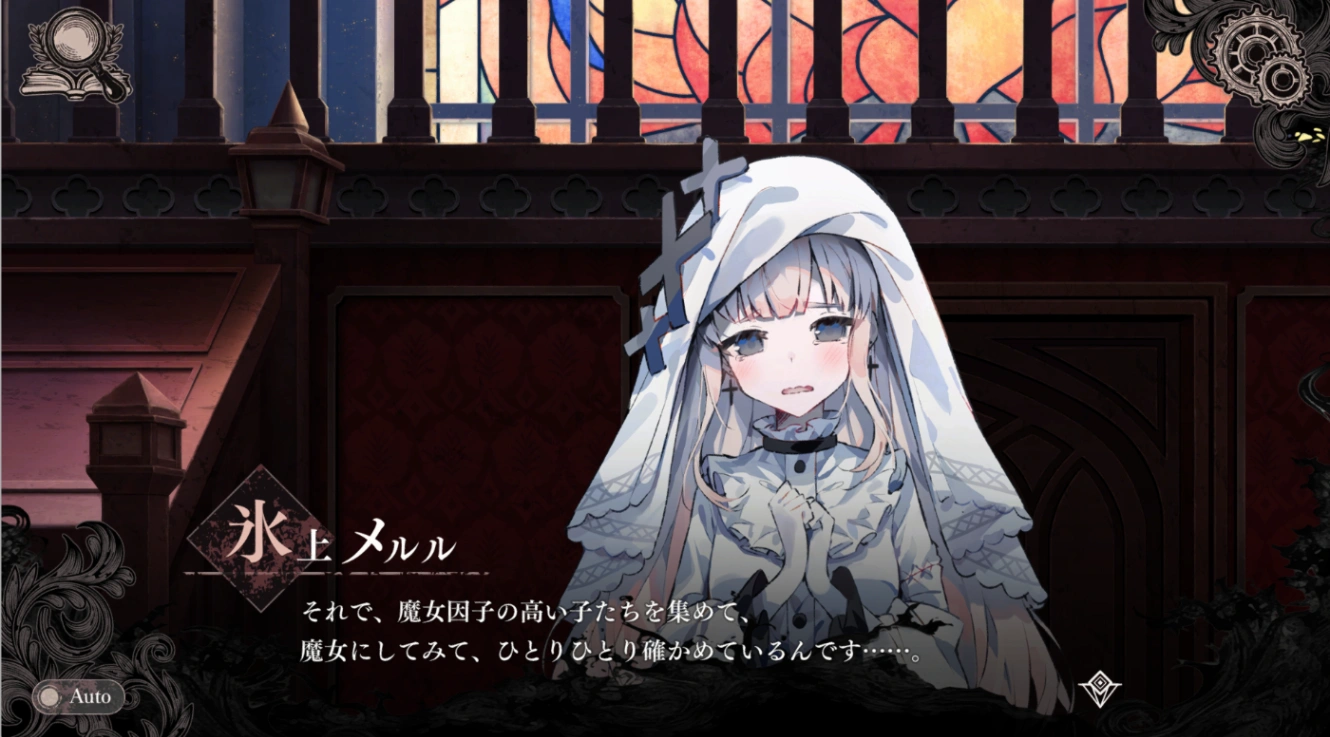
Task: Toggle the Auto dialogue advance button
Action: point(78,697)
